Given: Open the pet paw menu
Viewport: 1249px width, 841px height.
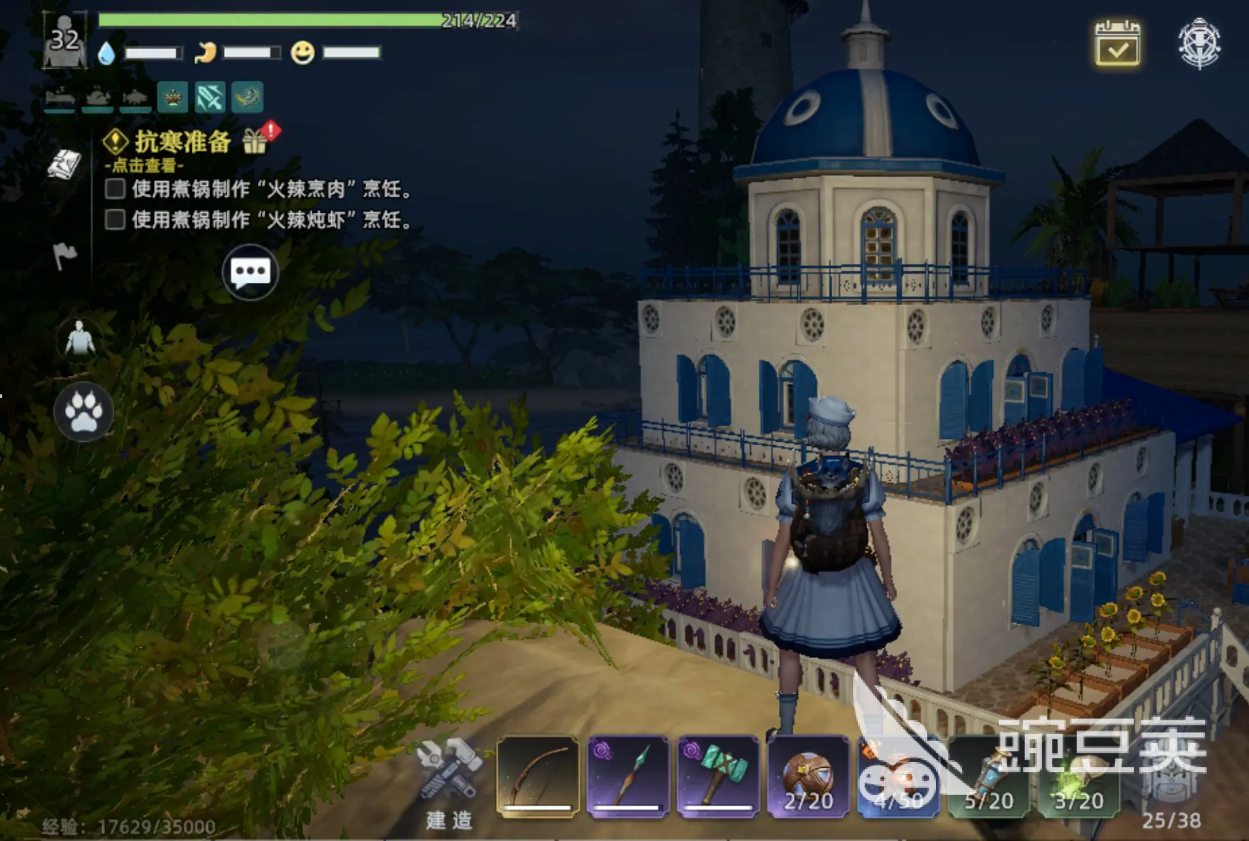Looking at the screenshot, I should pos(83,412).
